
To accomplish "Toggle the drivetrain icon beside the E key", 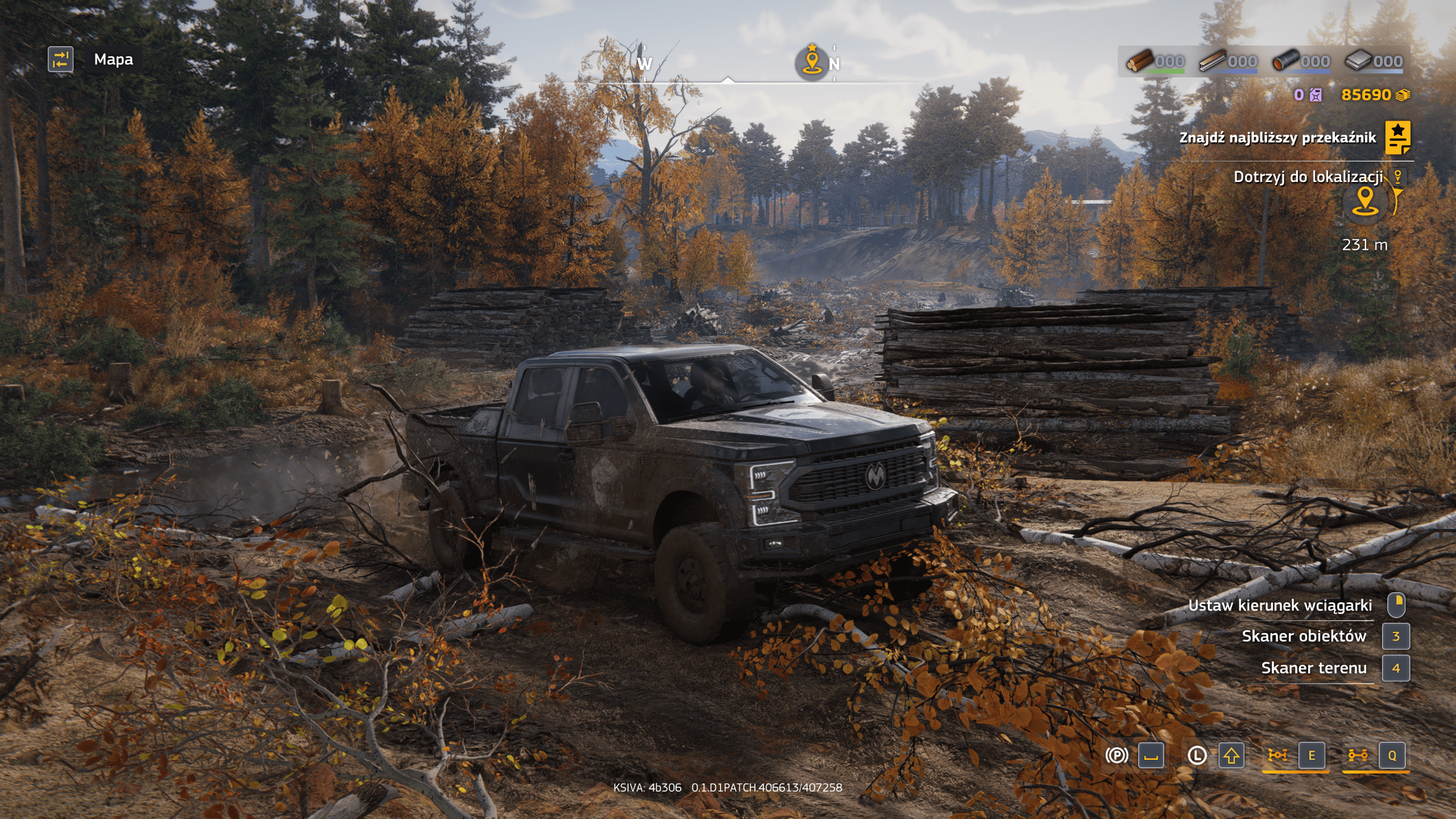I will pyautogui.click(x=1277, y=755).
